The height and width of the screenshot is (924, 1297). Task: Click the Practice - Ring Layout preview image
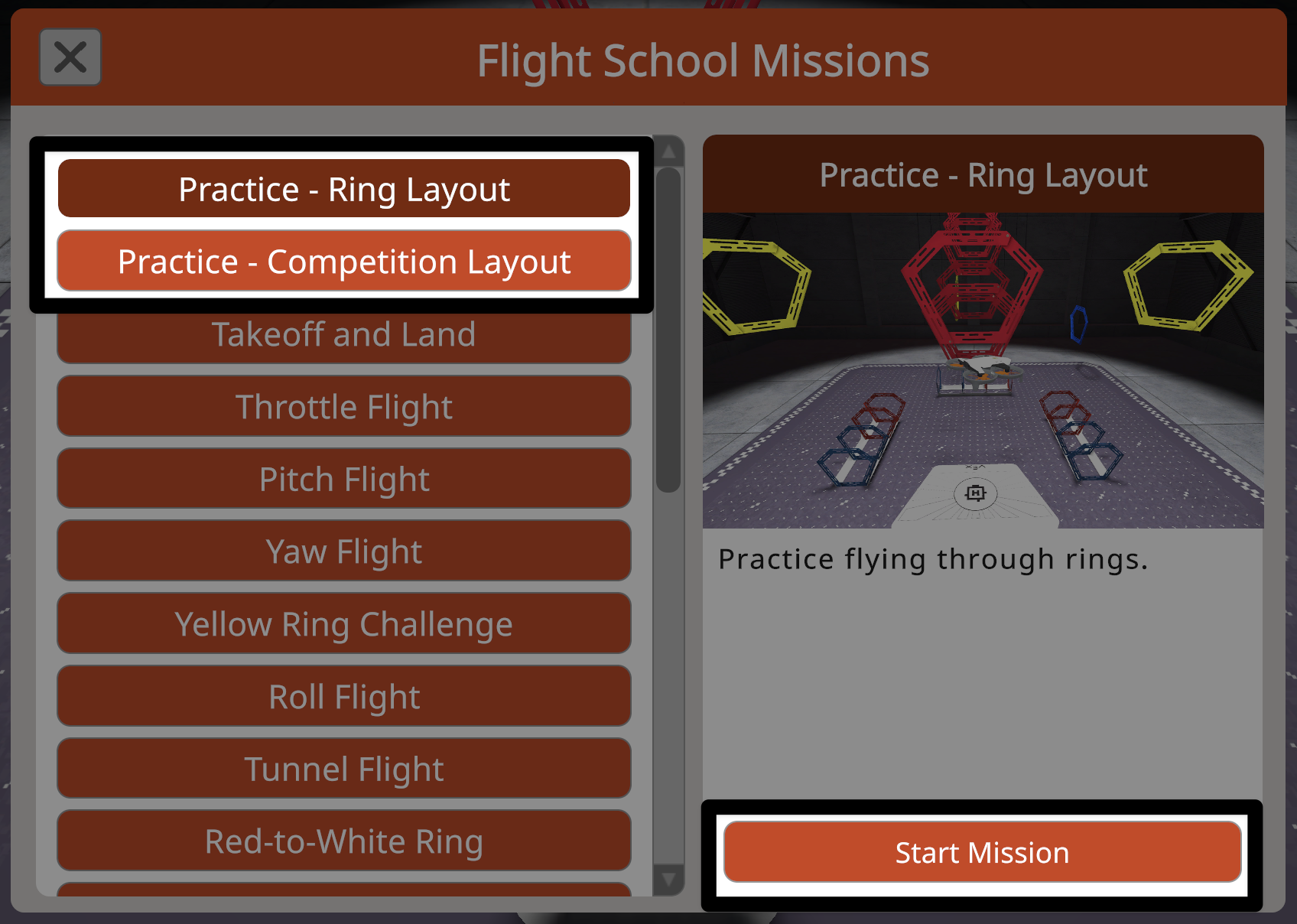click(x=983, y=367)
